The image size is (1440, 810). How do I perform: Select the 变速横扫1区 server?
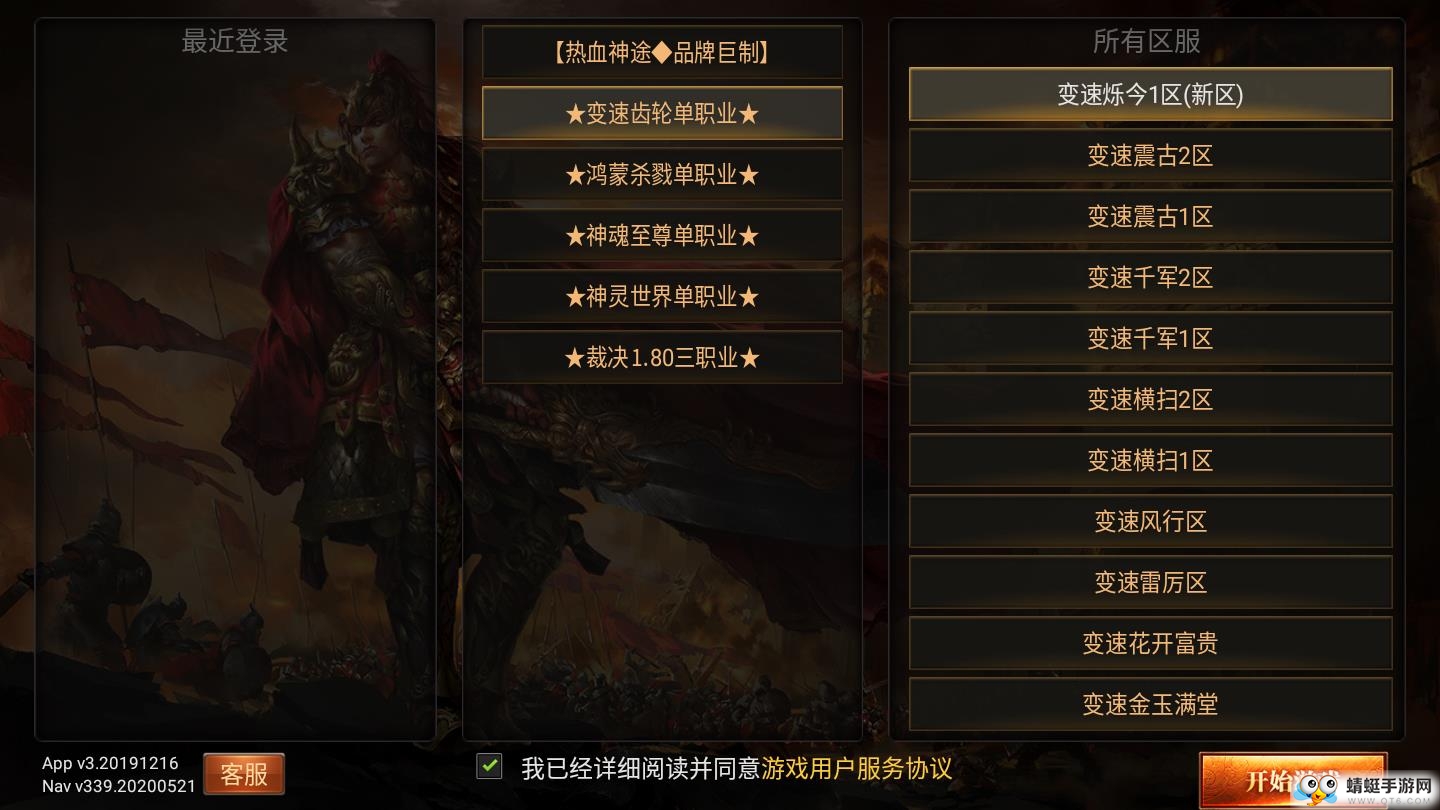point(1149,460)
